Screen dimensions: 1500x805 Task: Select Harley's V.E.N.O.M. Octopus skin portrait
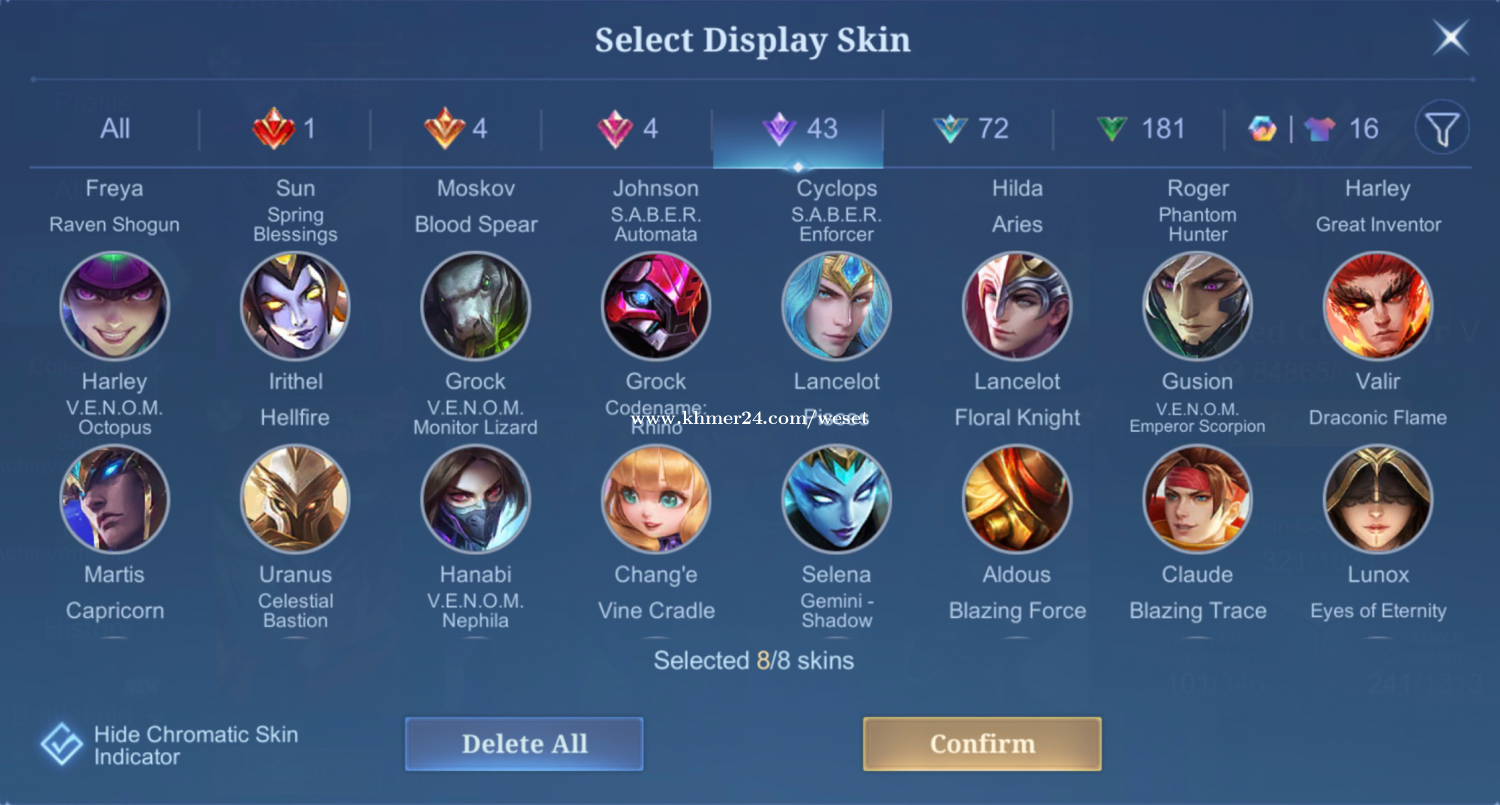(x=115, y=306)
